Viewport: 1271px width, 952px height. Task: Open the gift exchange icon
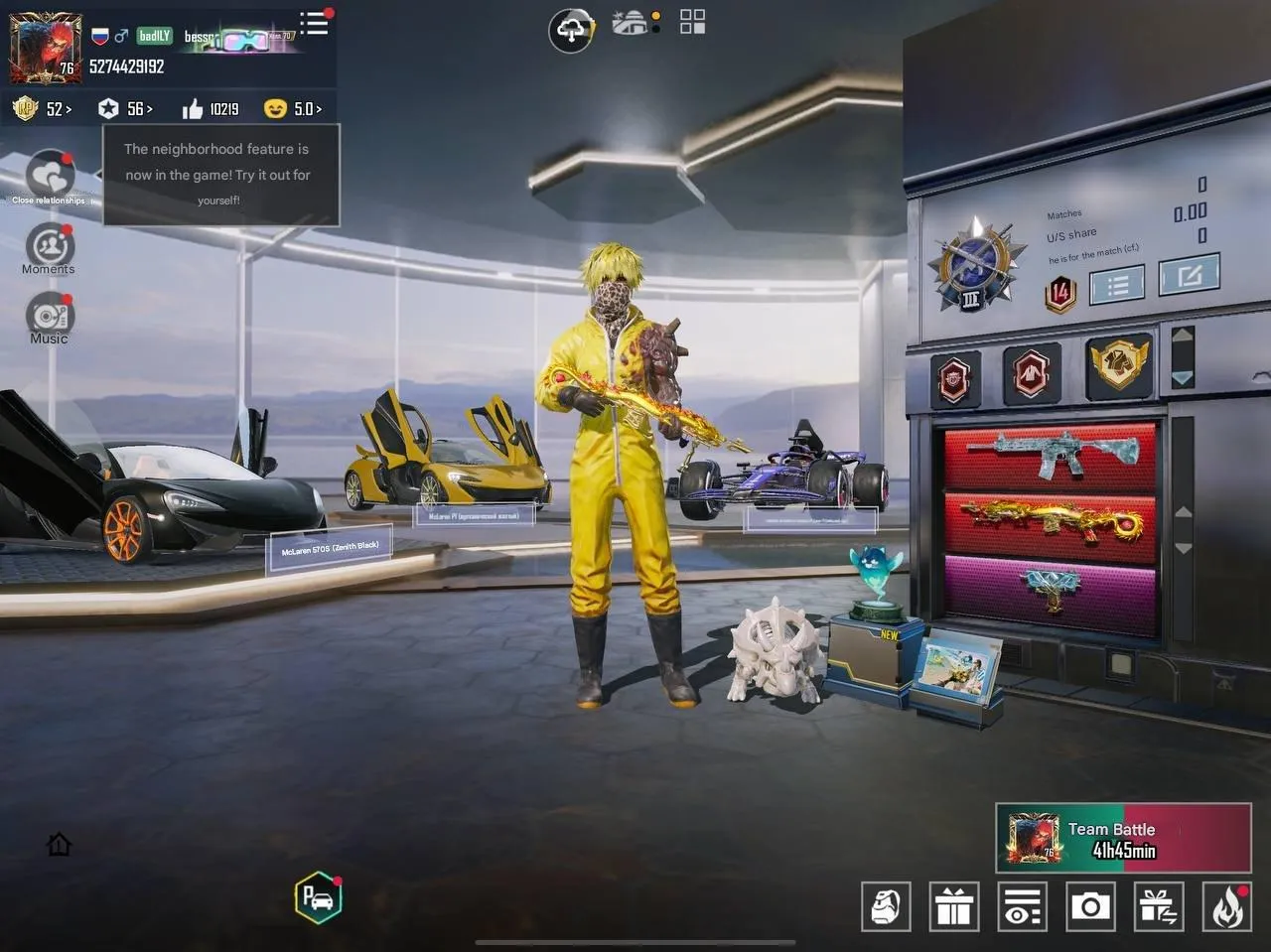1158,906
